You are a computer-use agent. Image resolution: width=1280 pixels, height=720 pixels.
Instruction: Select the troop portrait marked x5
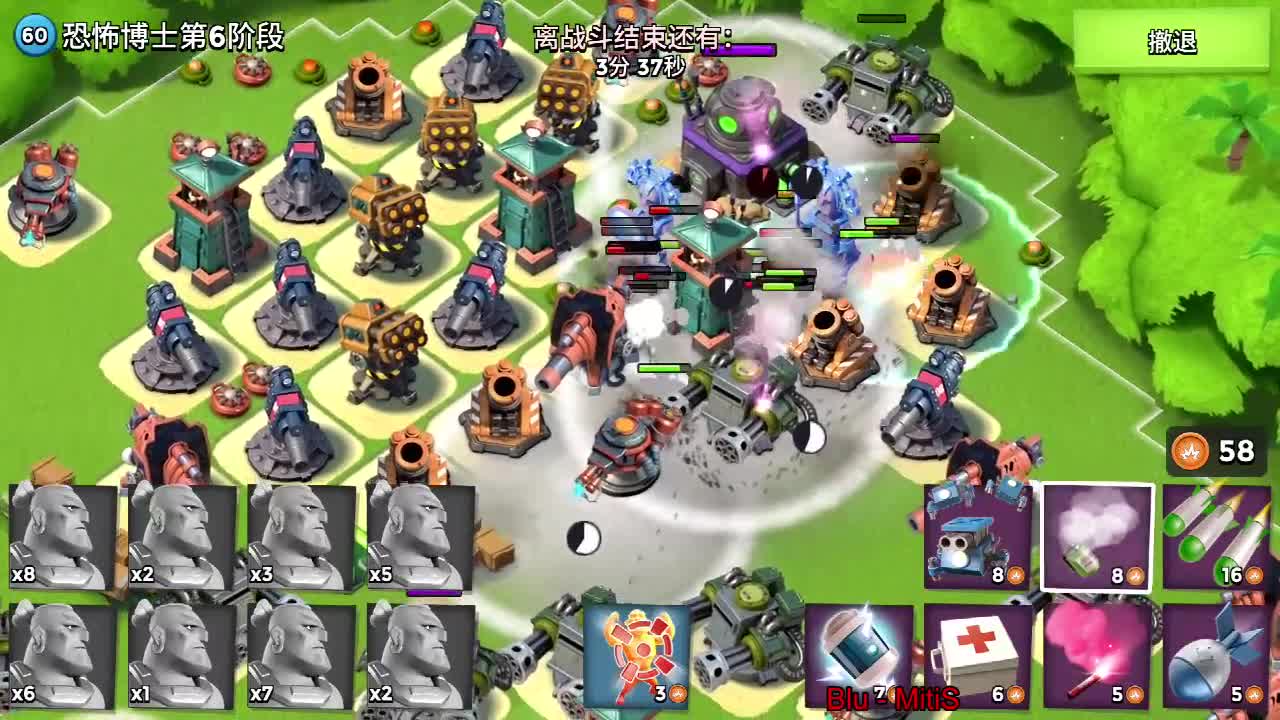(420, 537)
